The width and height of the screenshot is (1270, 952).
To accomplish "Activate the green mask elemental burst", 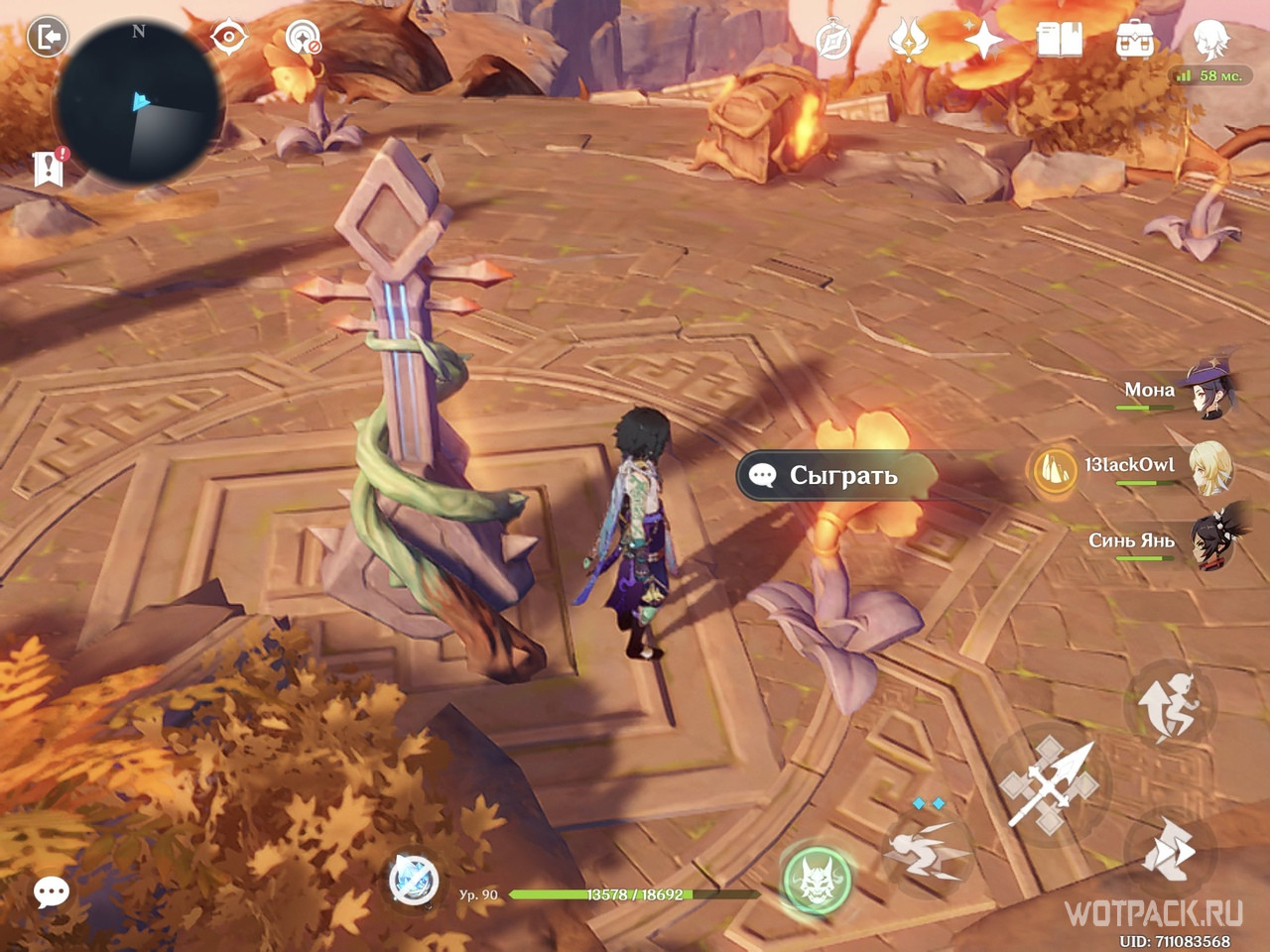I will 816,880.
